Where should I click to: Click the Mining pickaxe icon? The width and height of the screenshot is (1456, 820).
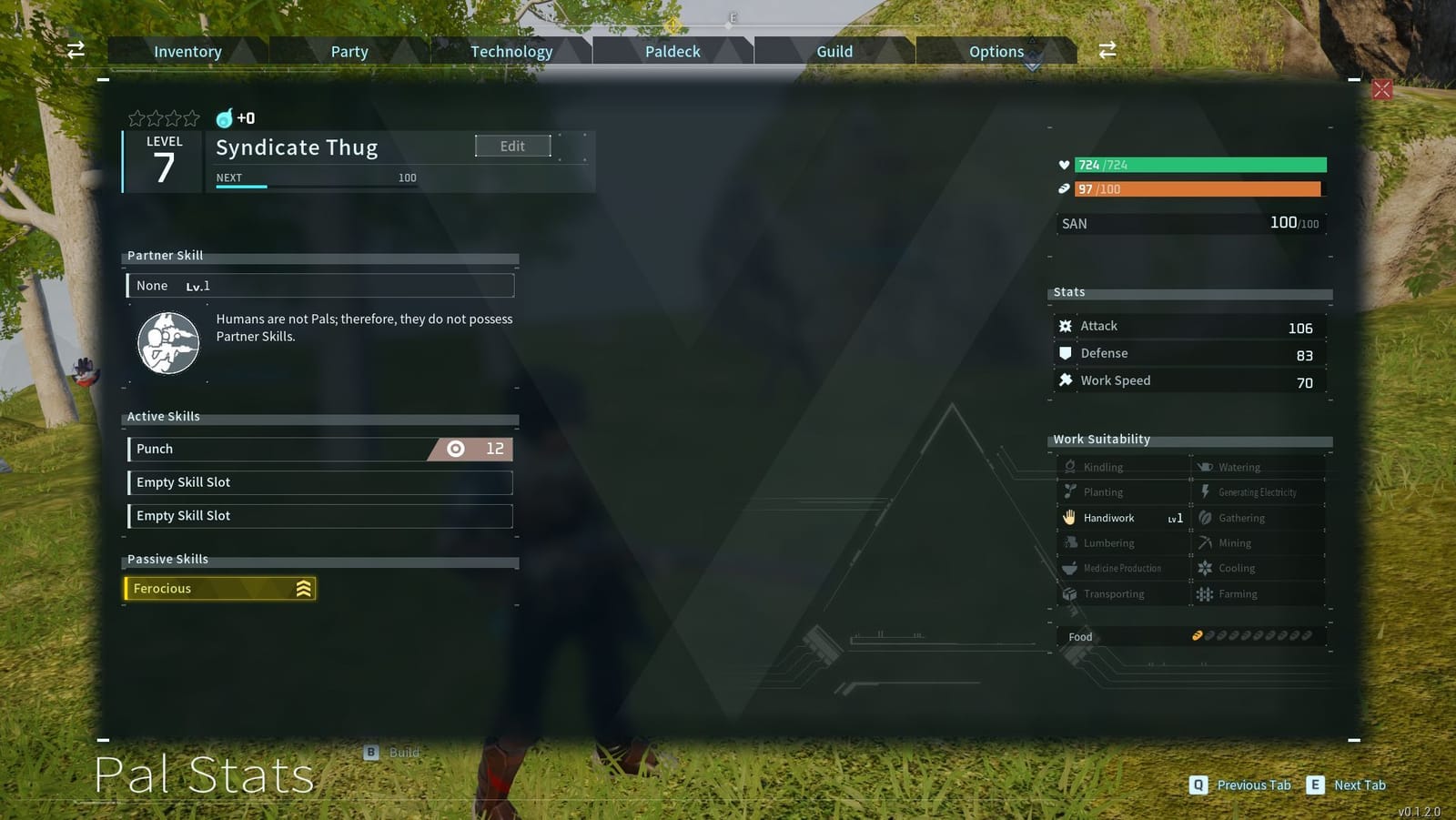[1204, 542]
